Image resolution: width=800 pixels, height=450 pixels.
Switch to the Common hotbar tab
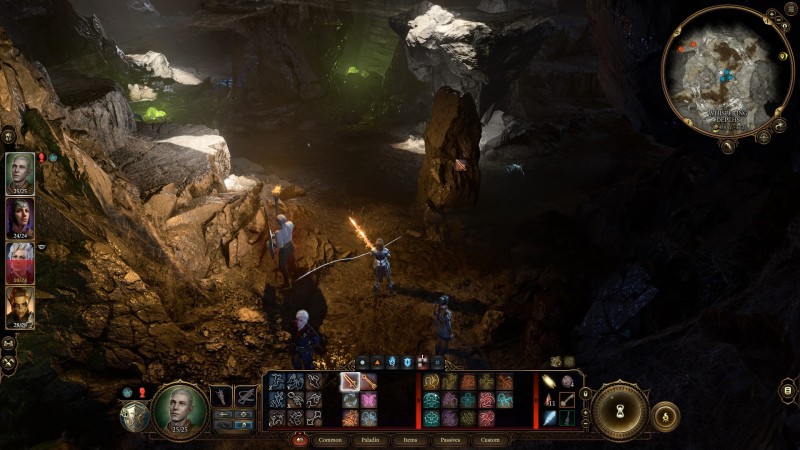(329, 440)
